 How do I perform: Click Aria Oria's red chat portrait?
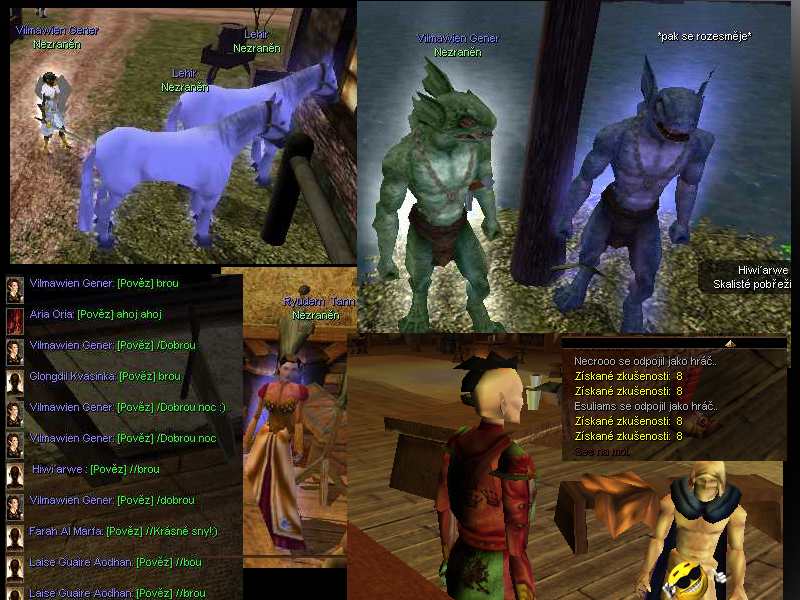tap(15, 321)
